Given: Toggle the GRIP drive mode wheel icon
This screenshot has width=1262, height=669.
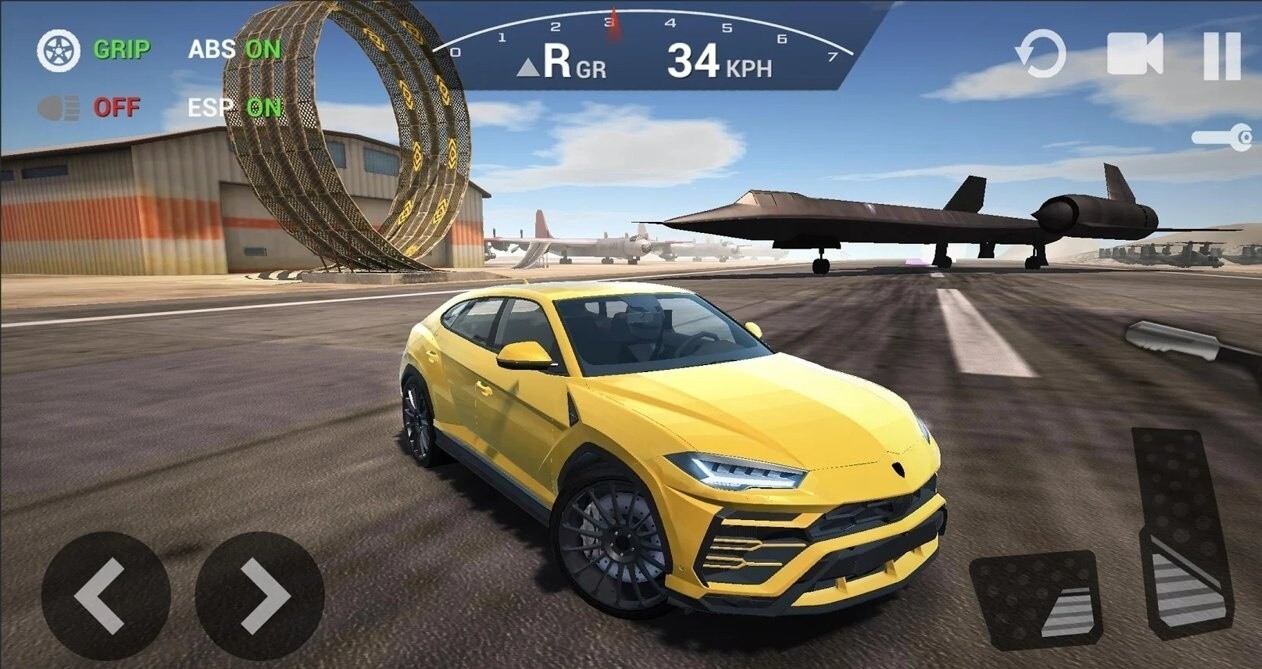Looking at the screenshot, I should (59, 51).
